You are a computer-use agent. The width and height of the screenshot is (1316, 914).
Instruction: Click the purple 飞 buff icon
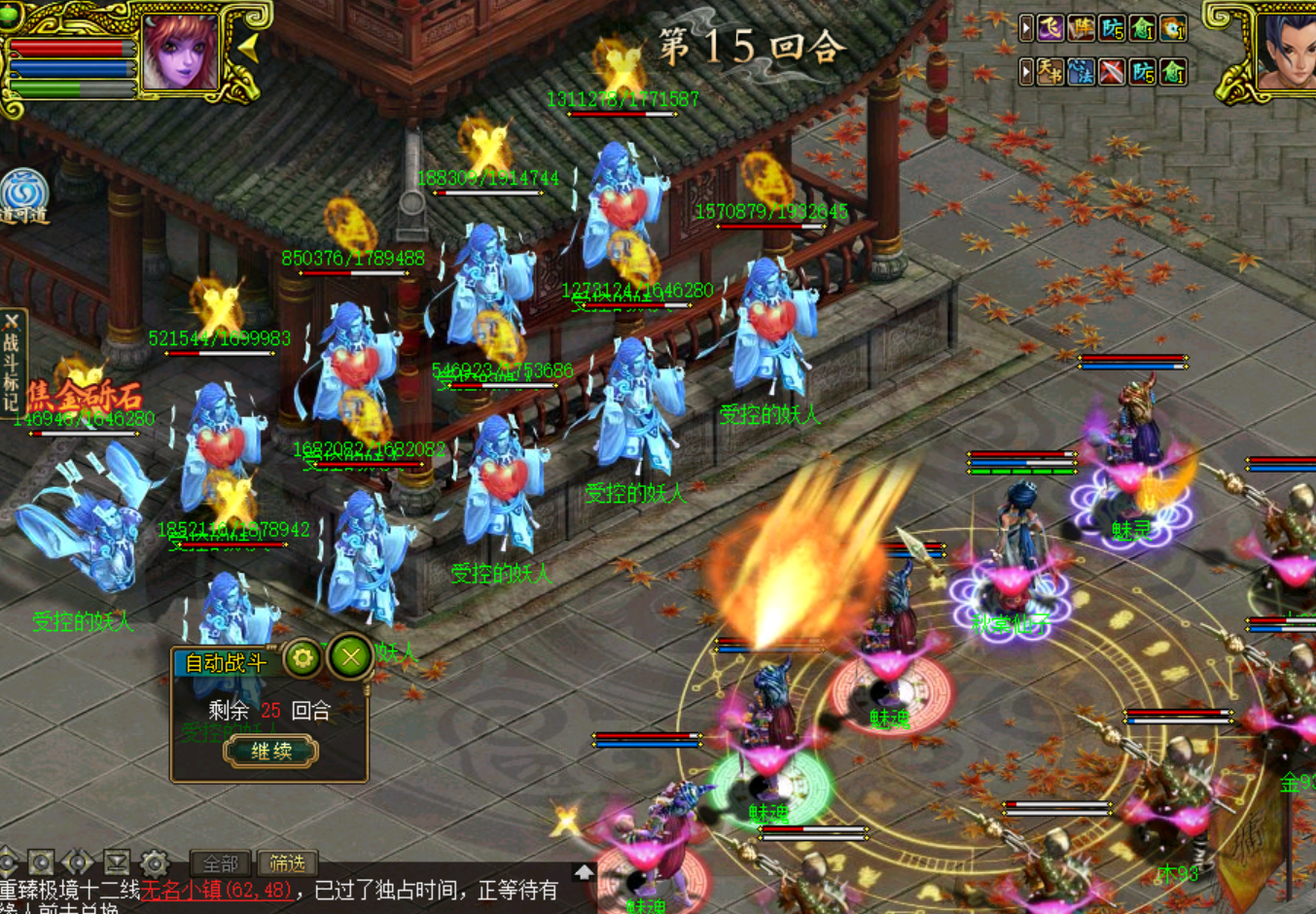[1050, 28]
